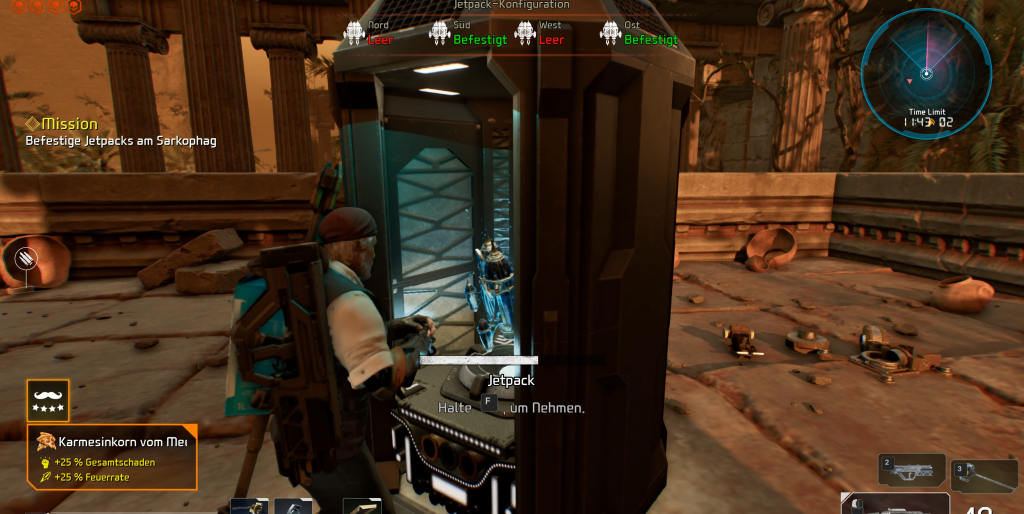Switch to weapon slot 3 staff weapon
The width and height of the screenshot is (1024, 514).
pos(984,476)
